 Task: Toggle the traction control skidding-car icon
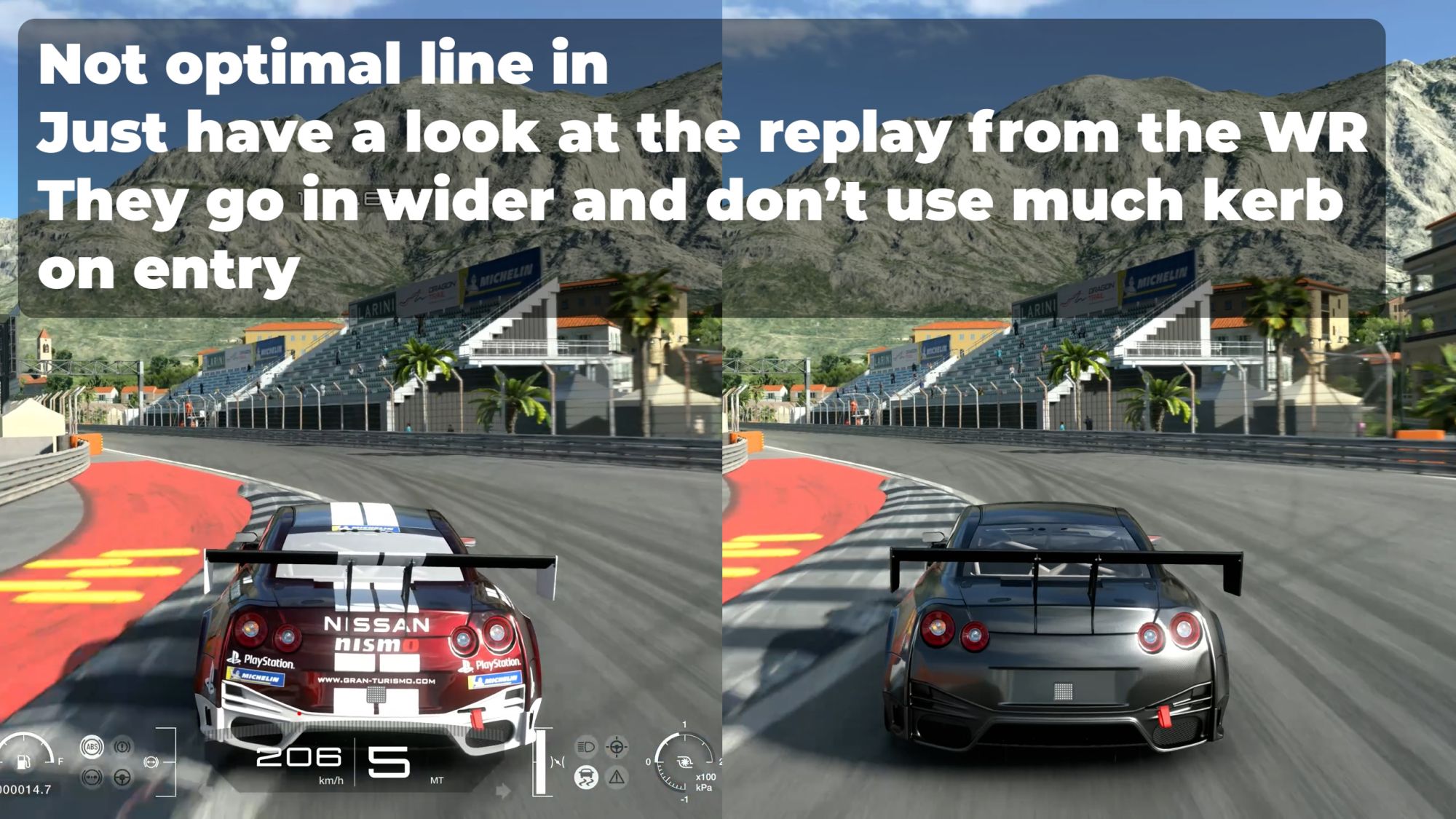[x=586, y=778]
